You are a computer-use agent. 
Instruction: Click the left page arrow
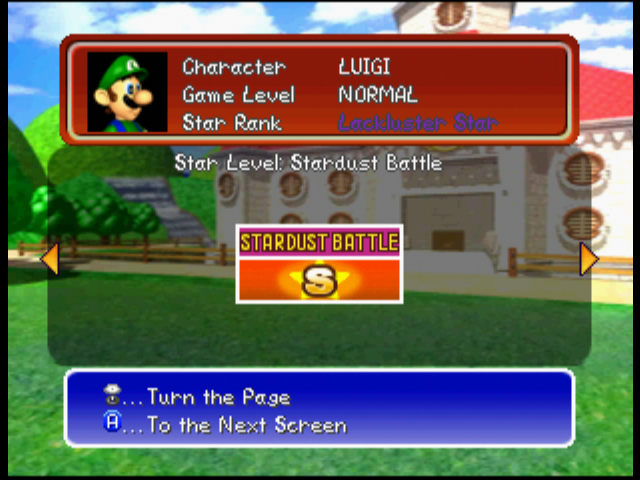tap(49, 259)
